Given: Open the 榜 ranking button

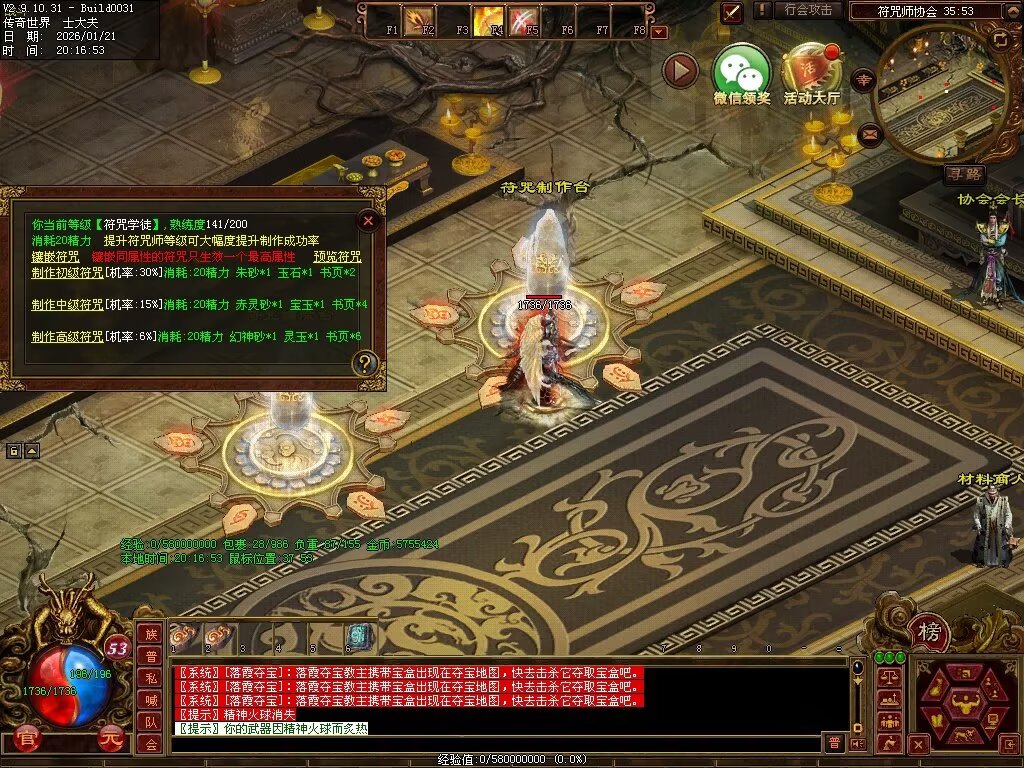Looking at the screenshot, I should pos(929,633).
